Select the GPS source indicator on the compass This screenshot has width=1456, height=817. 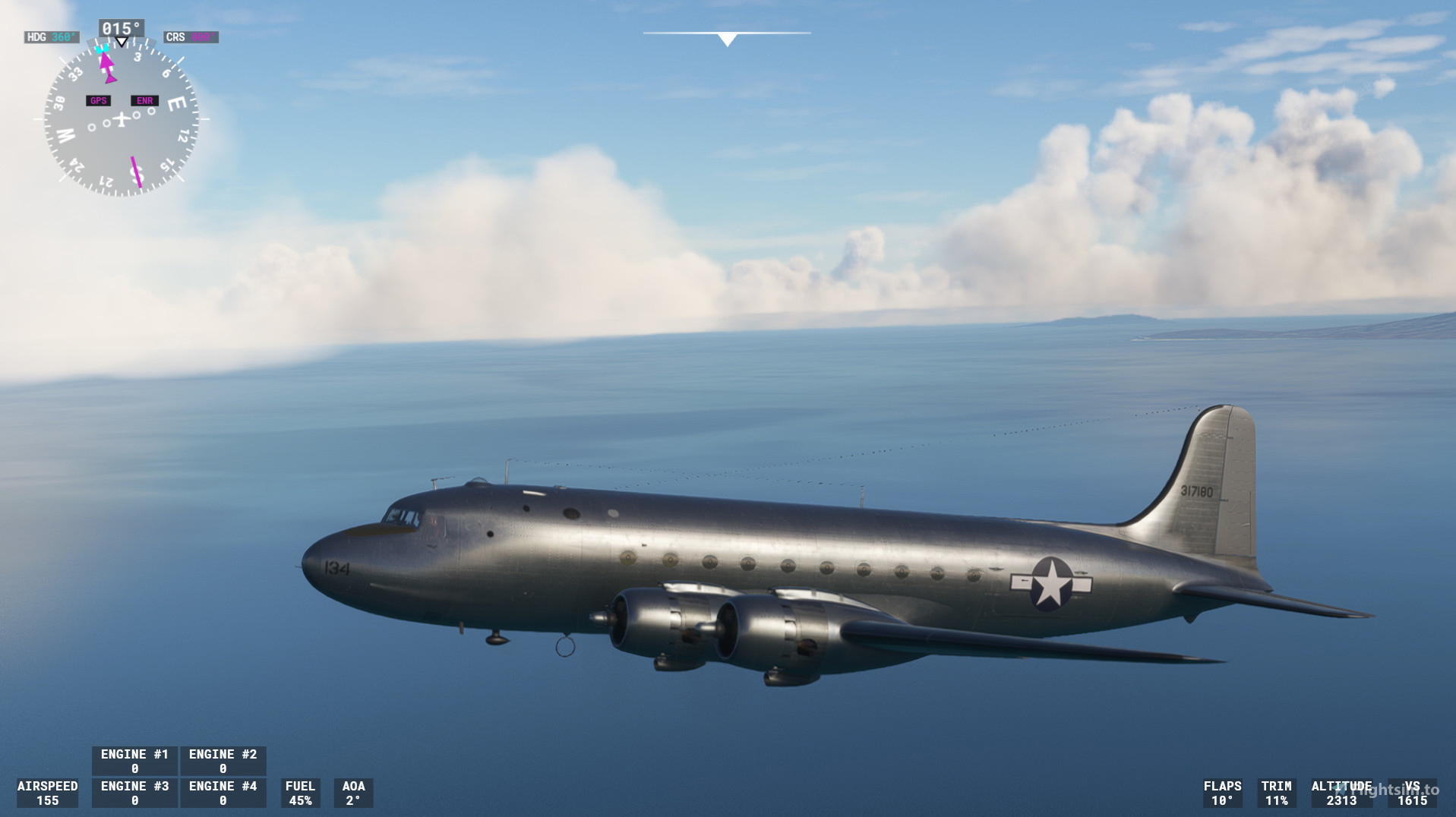[97, 99]
